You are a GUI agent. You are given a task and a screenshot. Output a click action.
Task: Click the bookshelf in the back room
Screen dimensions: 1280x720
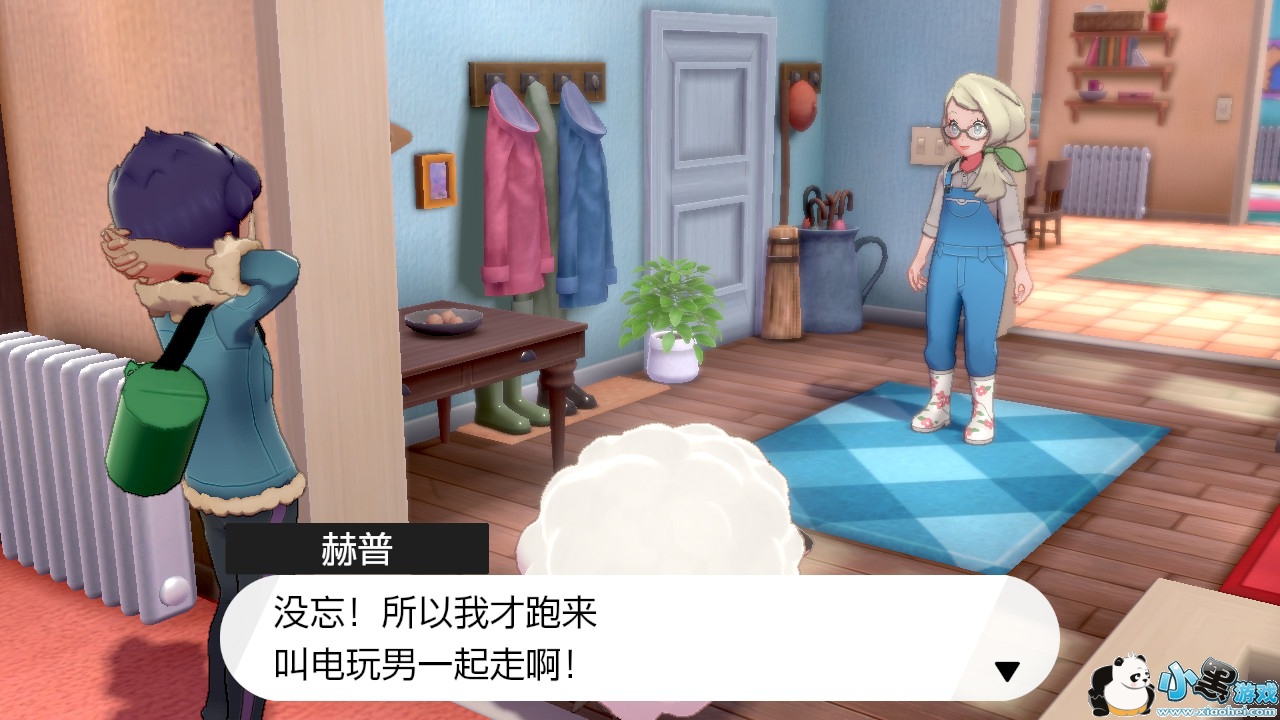[x=1115, y=60]
